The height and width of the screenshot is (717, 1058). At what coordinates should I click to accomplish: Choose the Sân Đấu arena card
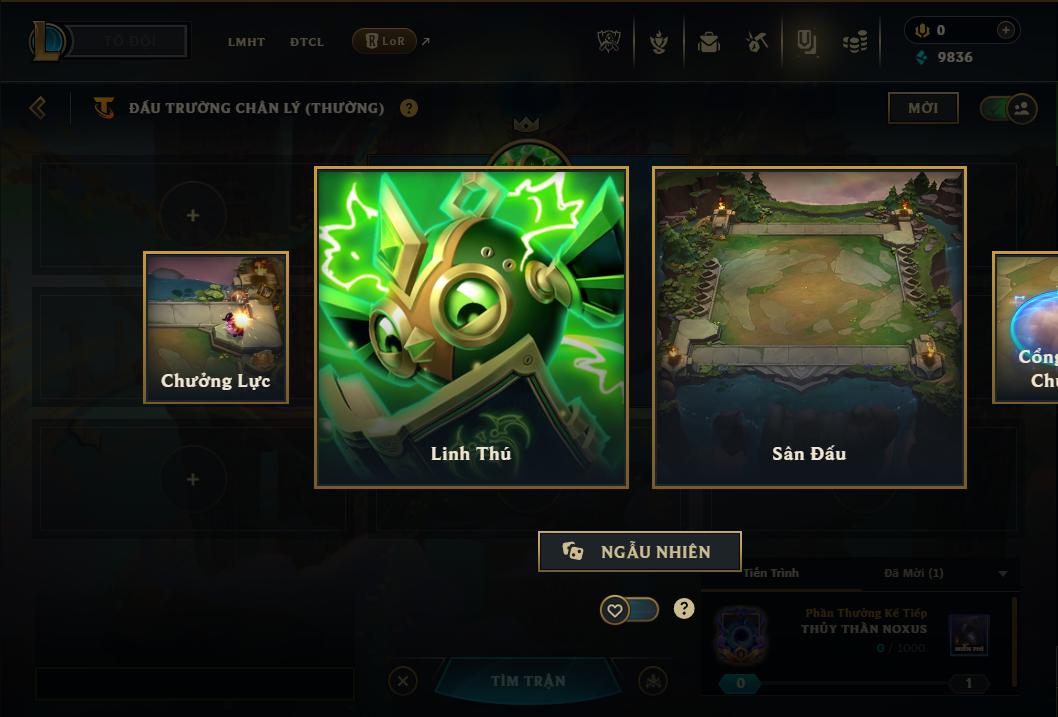tap(809, 327)
